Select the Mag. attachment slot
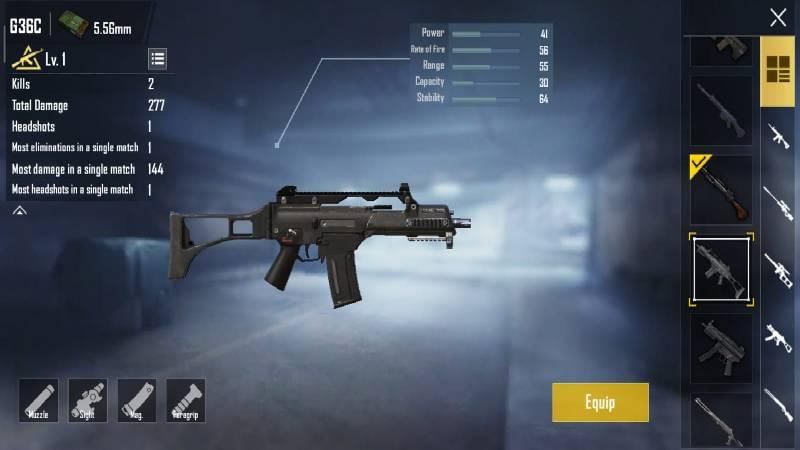This screenshot has width=800, height=450. coord(136,400)
